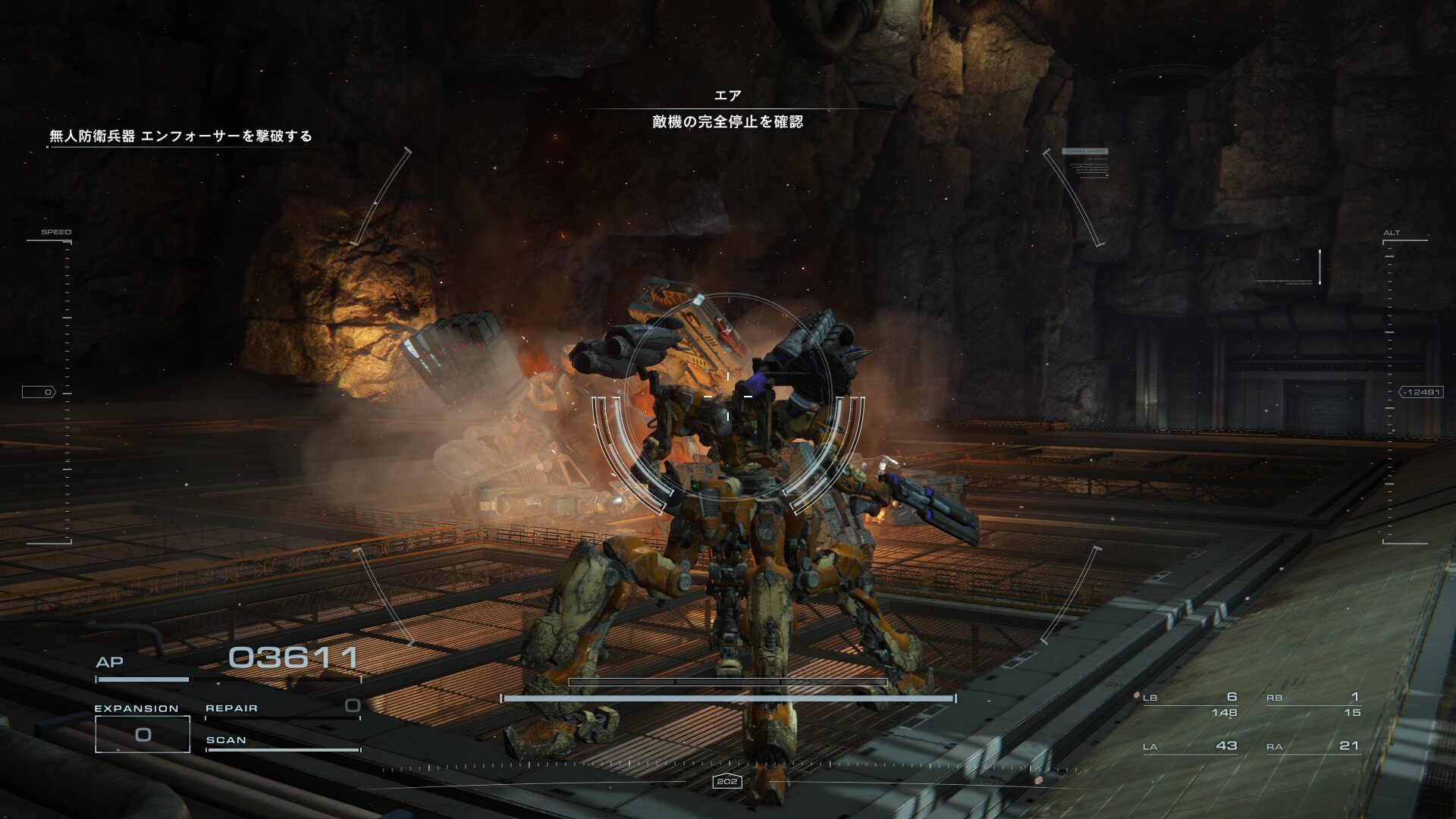Screen dimensions: 1456x819
Task: Choose the LA left arm weapon slot
Action: point(1191,746)
